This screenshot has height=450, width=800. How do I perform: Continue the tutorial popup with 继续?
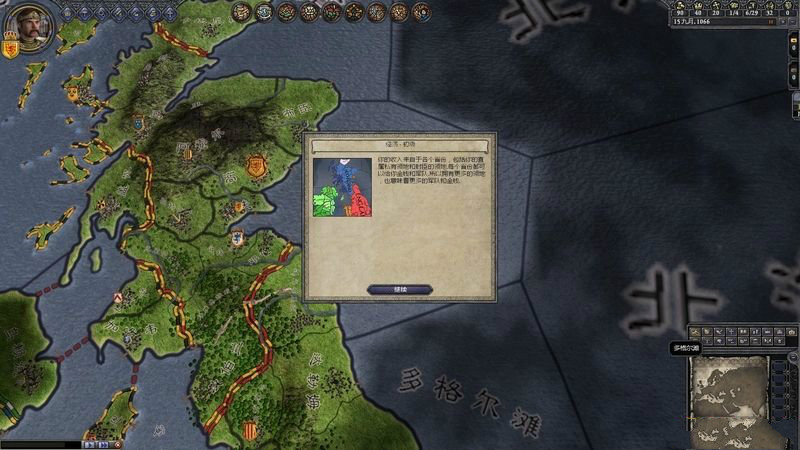tap(400, 290)
